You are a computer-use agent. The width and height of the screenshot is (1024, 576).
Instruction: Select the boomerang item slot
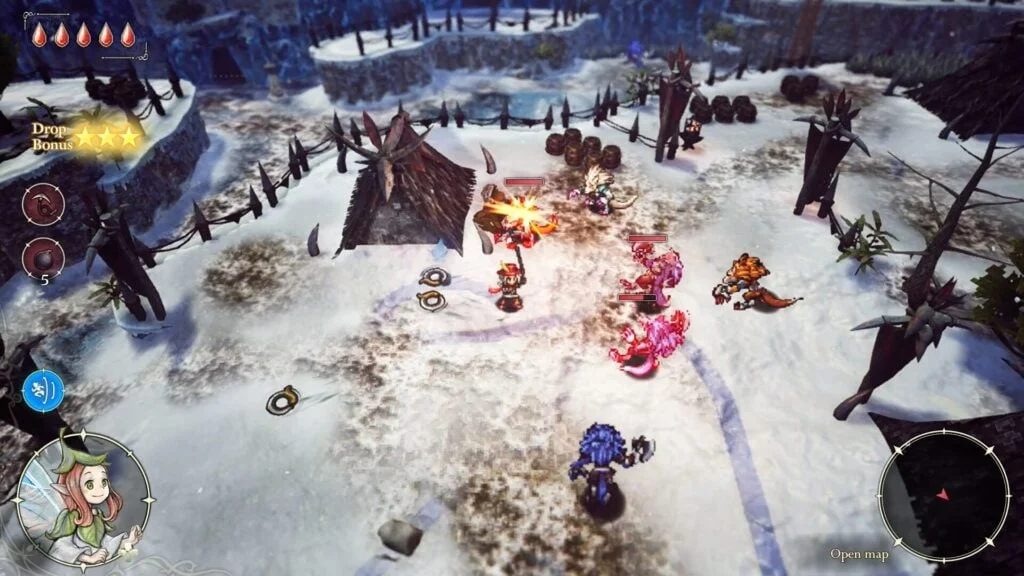43,205
